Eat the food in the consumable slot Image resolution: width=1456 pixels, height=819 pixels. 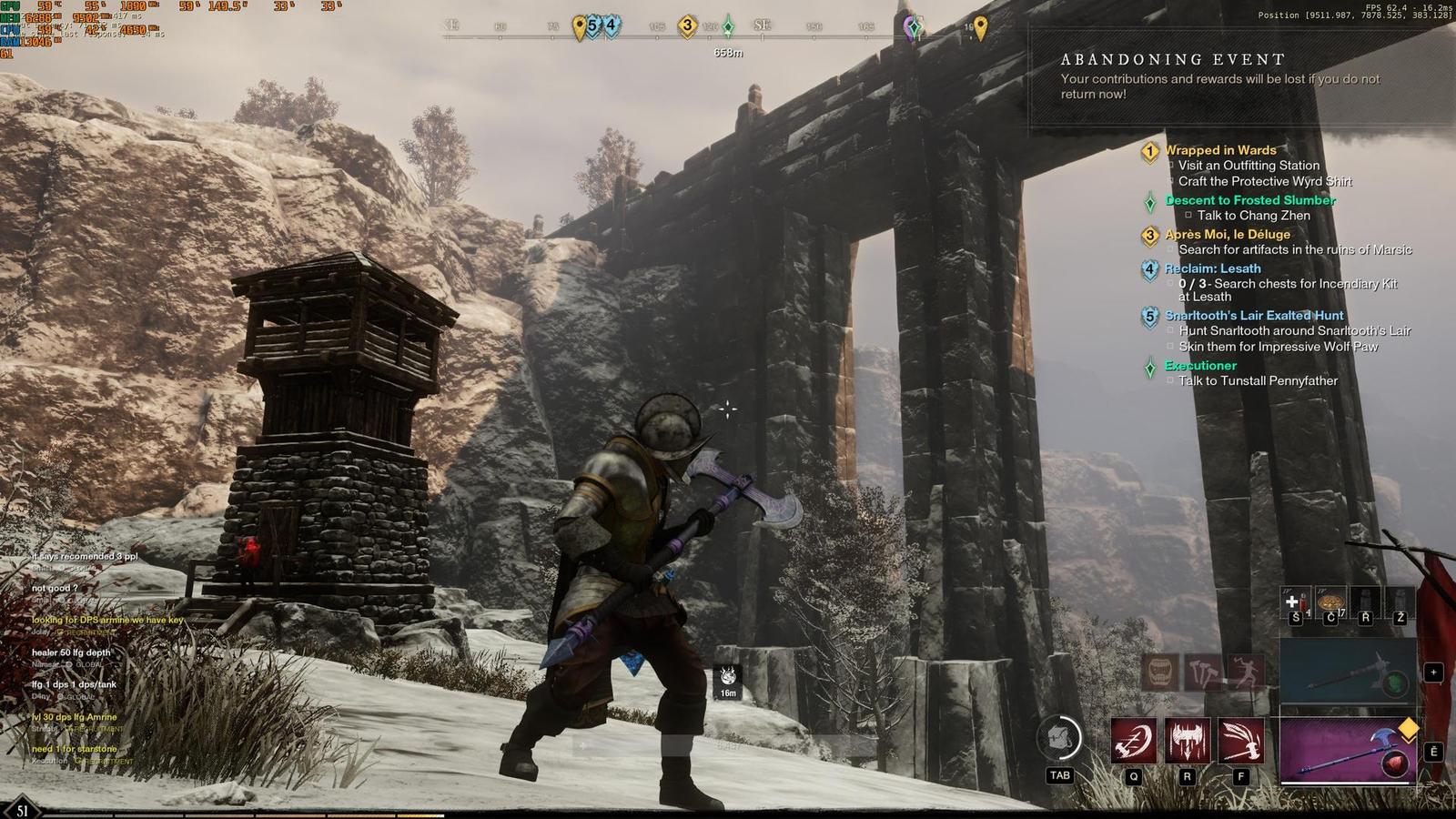1330,602
